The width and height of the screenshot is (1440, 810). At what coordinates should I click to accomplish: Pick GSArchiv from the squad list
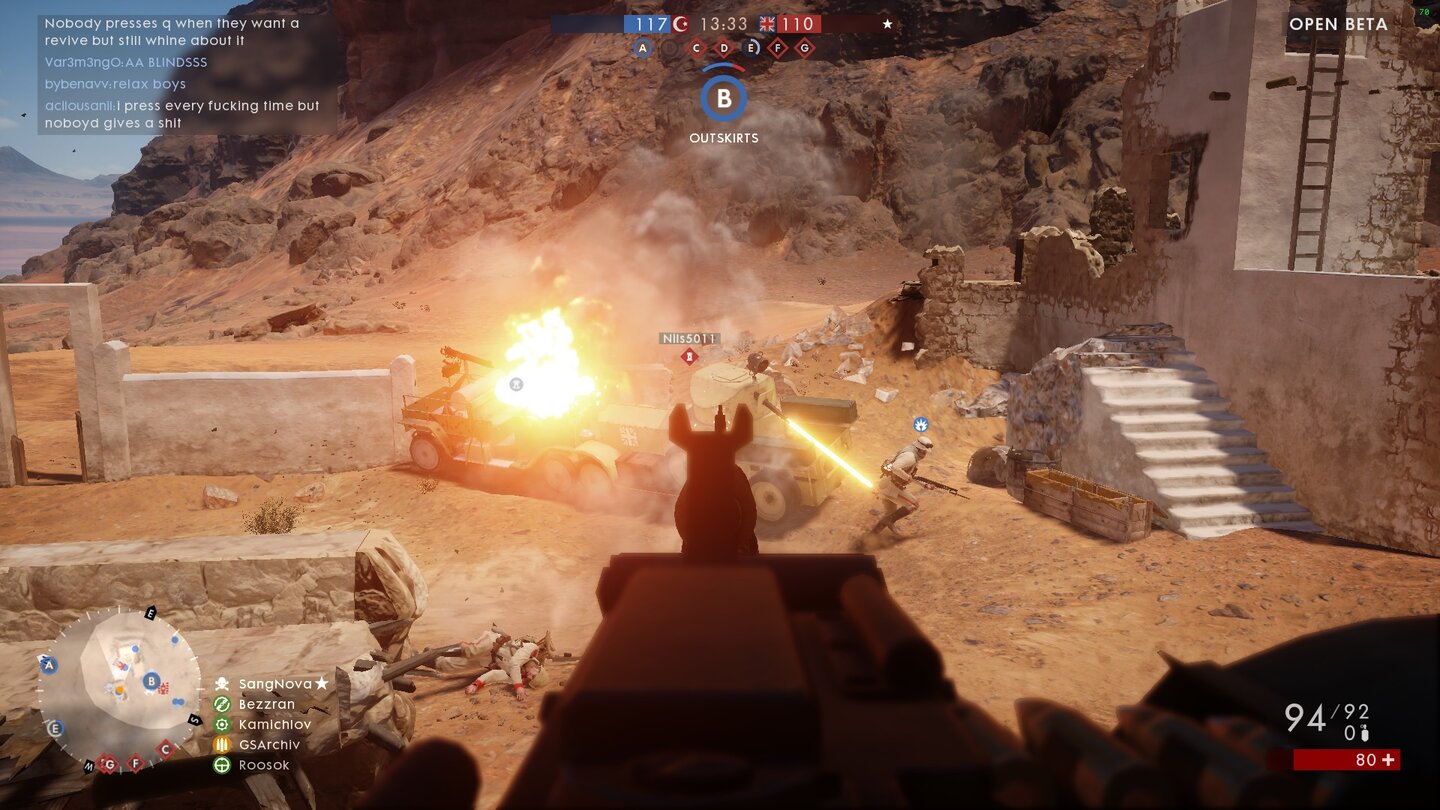point(268,744)
